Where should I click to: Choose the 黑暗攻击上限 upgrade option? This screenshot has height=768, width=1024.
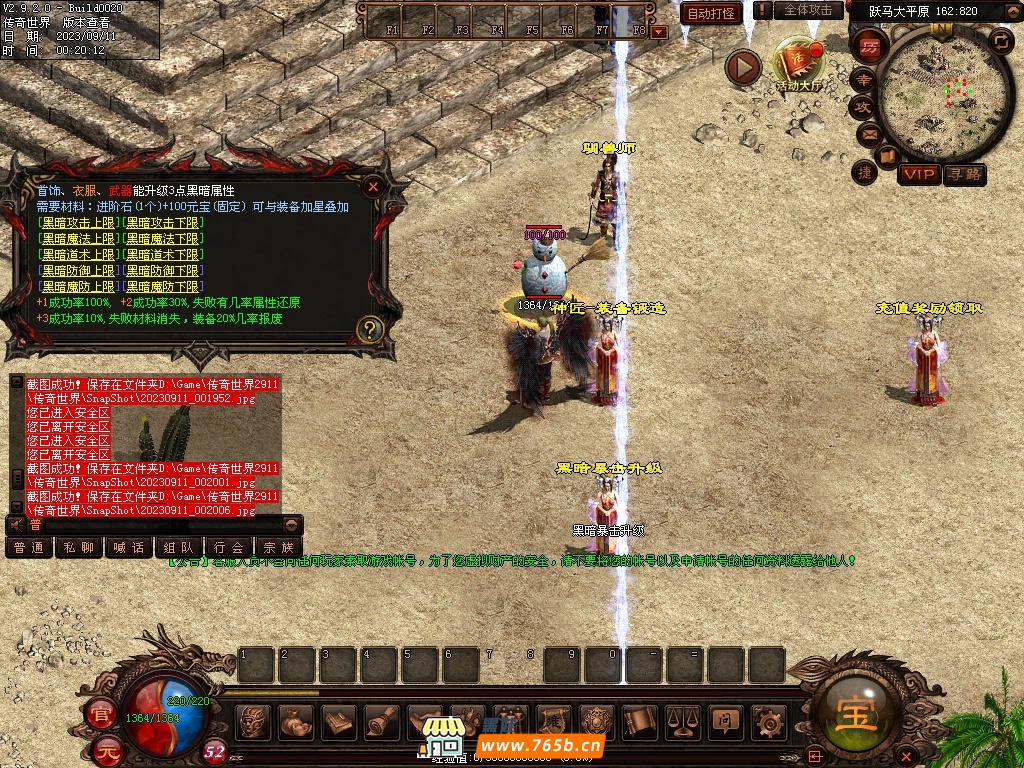tap(78, 222)
